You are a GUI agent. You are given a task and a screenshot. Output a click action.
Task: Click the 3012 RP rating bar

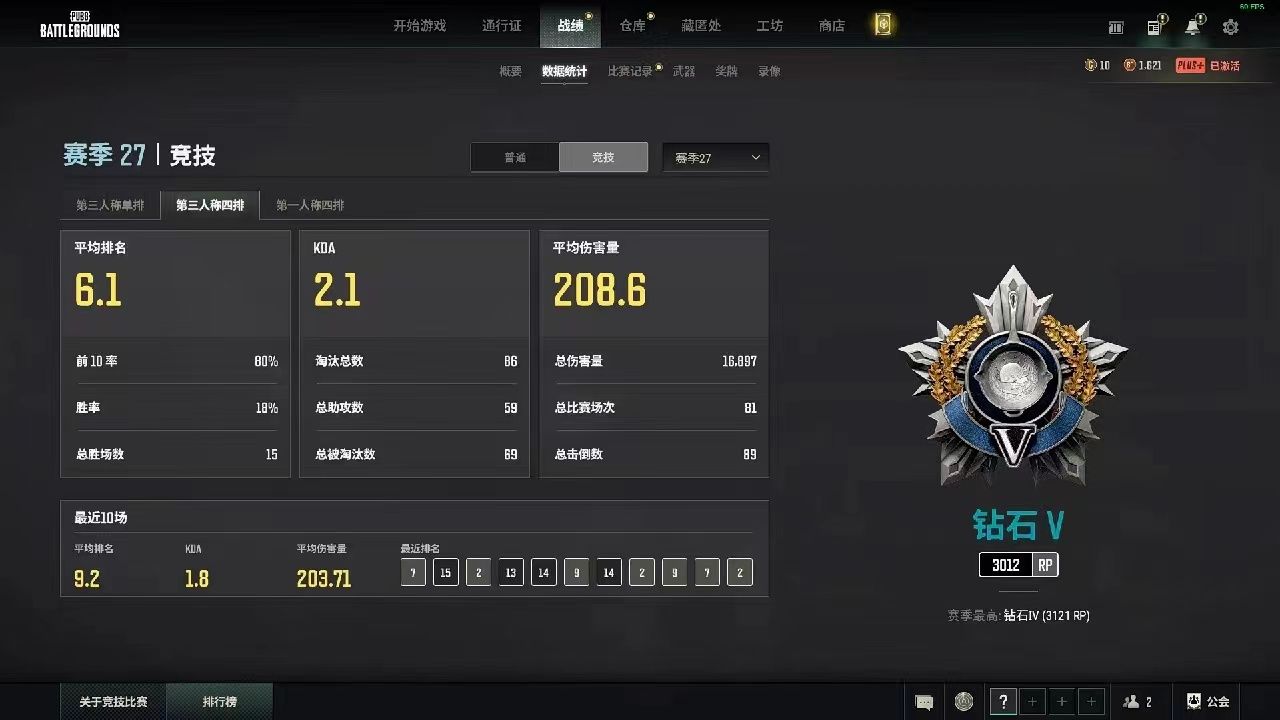pyautogui.click(x=1017, y=565)
